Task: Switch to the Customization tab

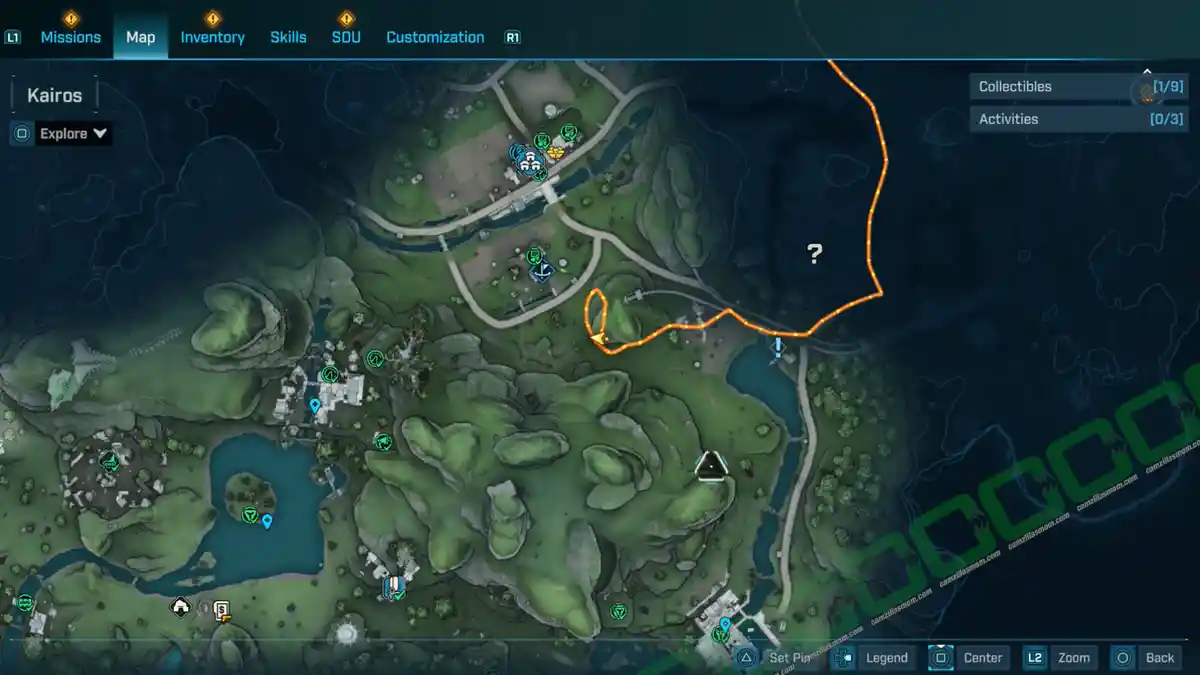Action: (435, 37)
